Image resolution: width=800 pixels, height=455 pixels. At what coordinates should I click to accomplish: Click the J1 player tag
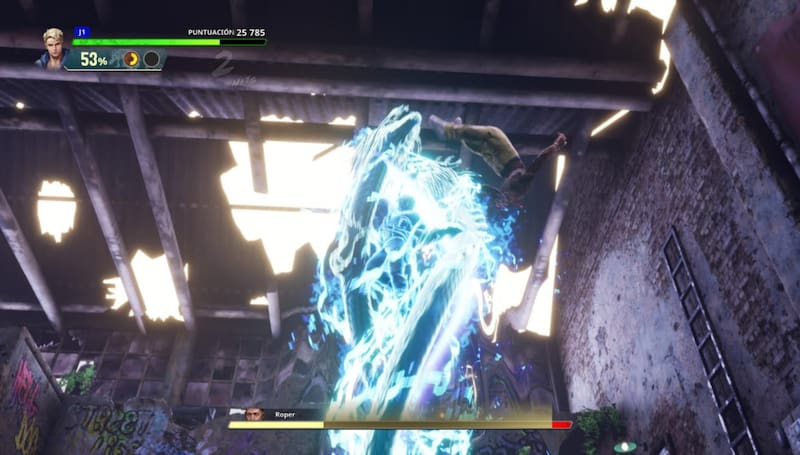(x=80, y=33)
